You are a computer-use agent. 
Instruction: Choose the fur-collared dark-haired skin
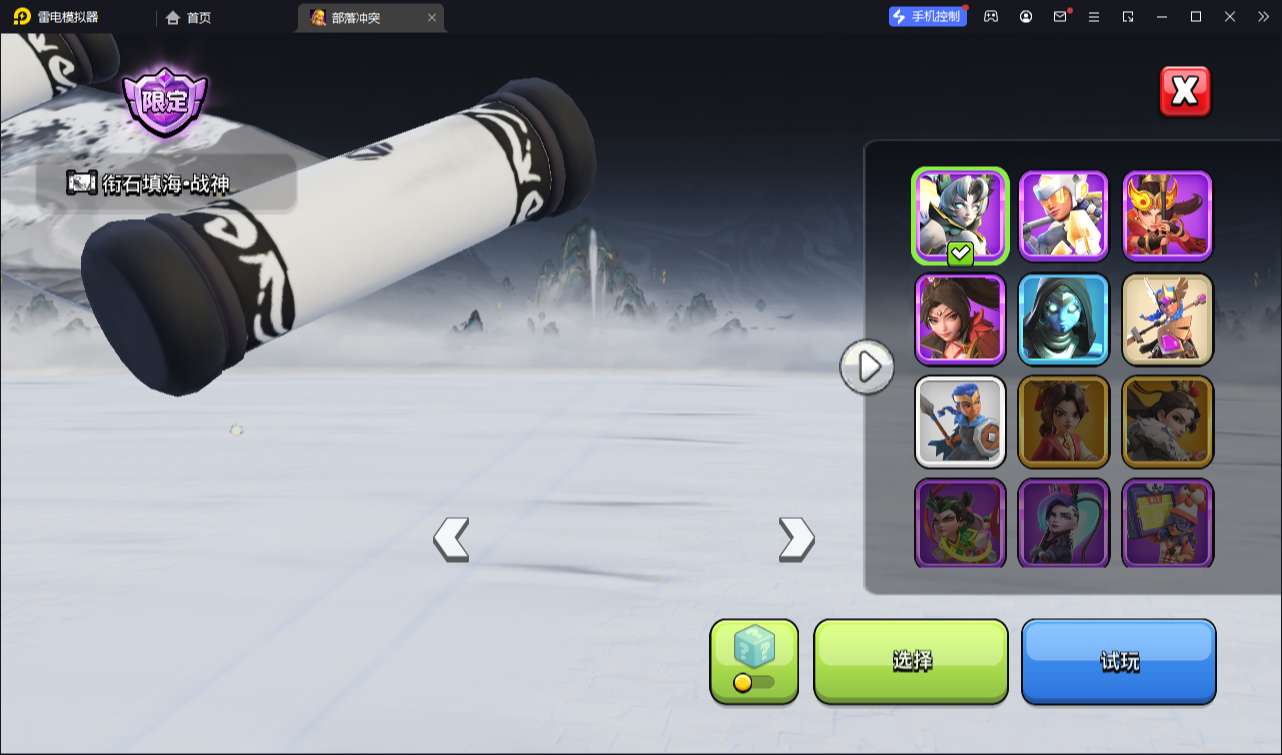1167,422
